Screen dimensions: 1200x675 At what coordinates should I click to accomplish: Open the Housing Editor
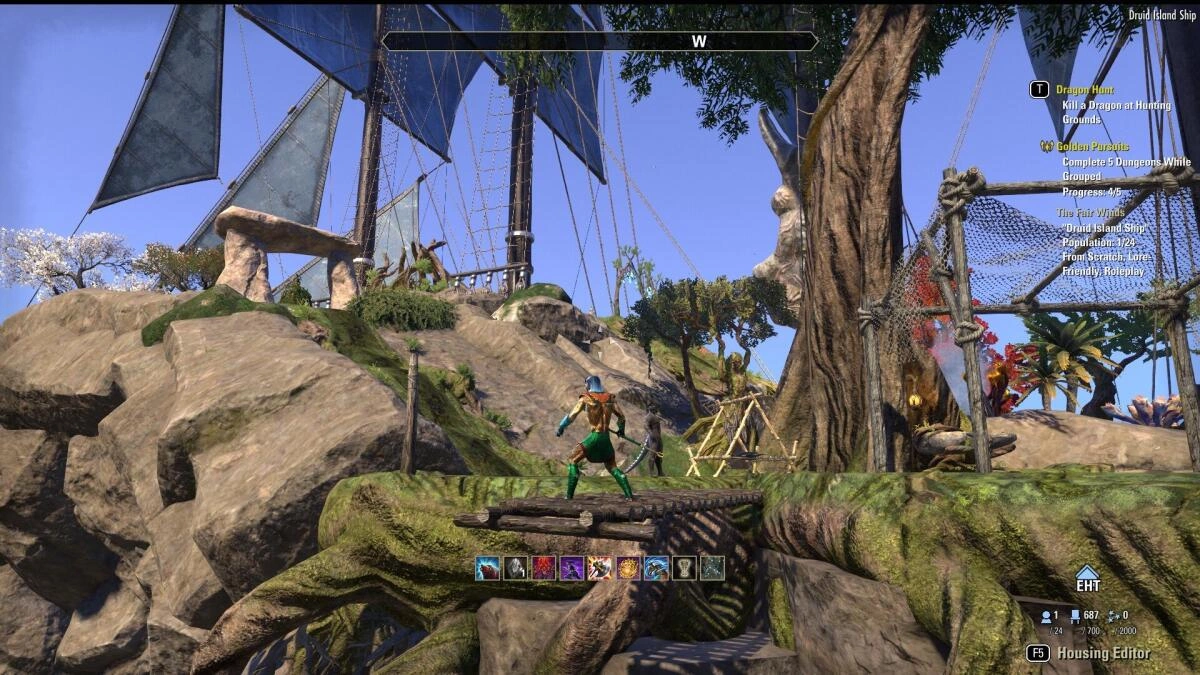click(x=1104, y=653)
